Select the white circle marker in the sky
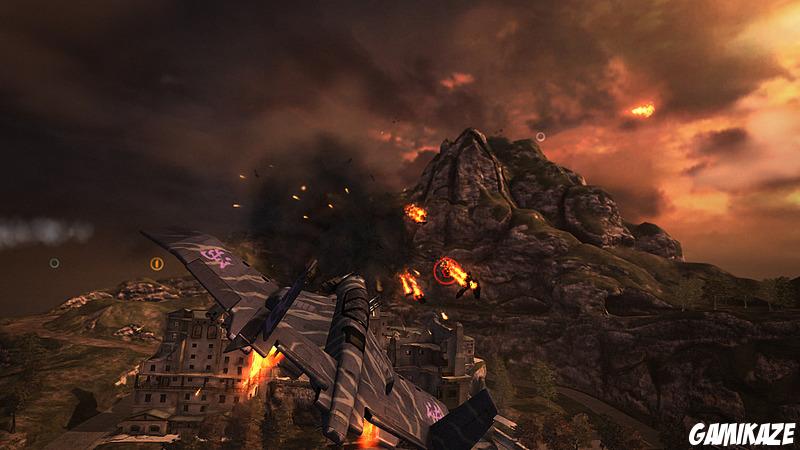Viewport: 800px width, 450px height. 540,136
